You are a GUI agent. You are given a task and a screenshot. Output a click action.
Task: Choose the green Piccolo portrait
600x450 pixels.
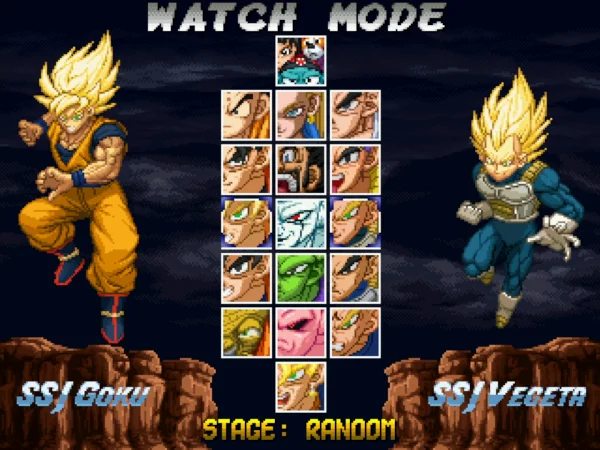301,277
